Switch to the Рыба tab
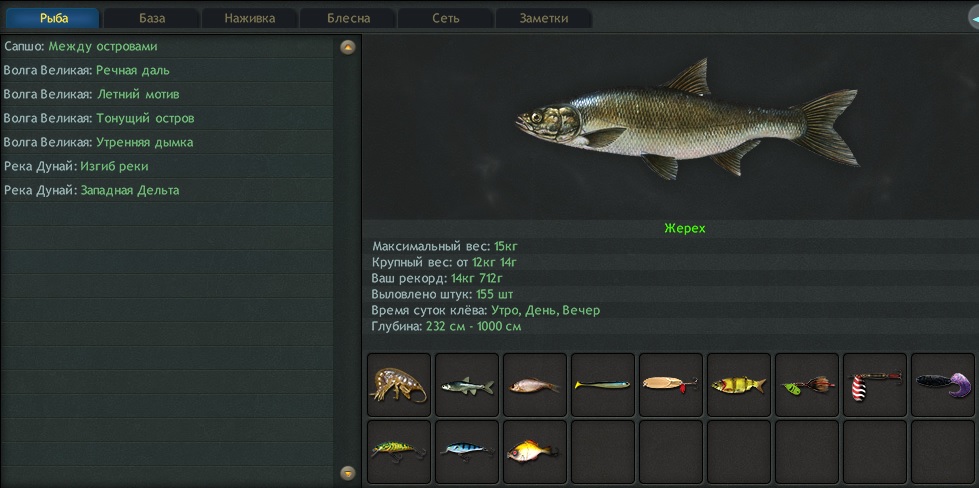This screenshot has height=488, width=979. coord(53,18)
